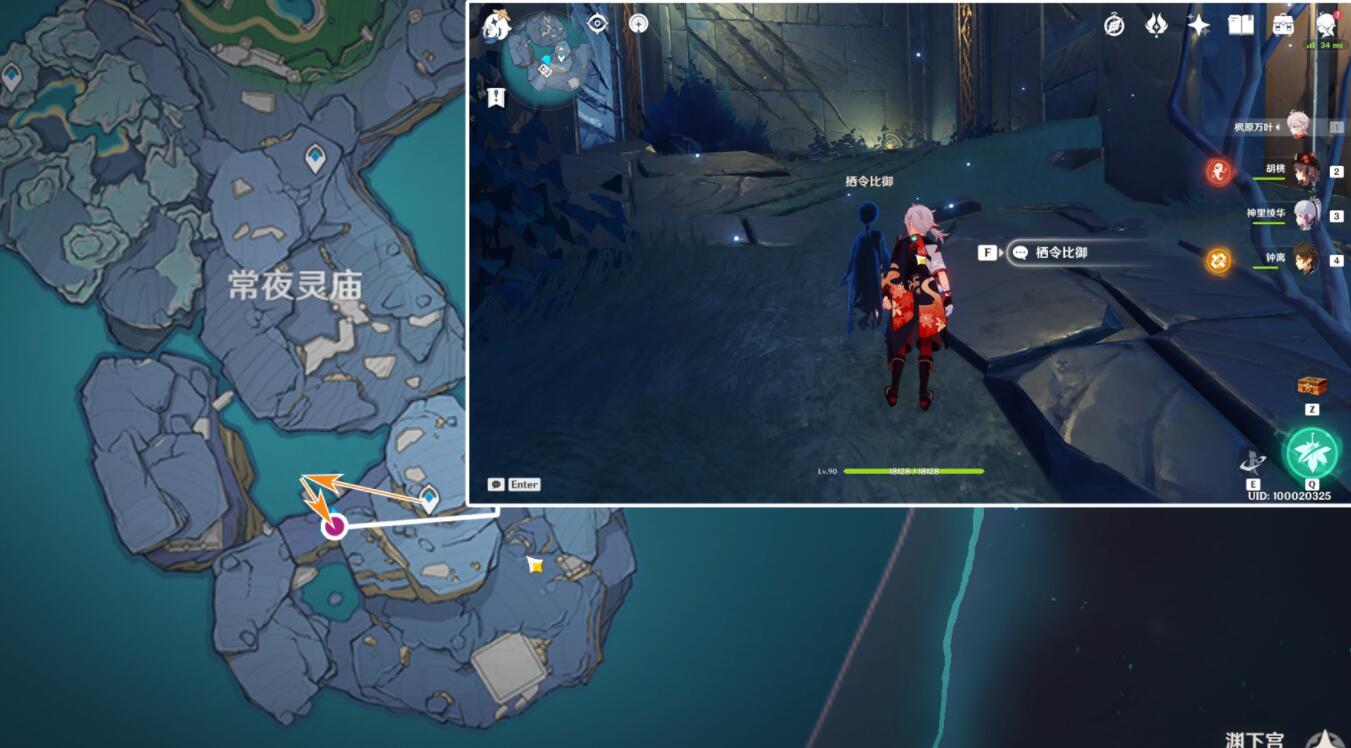Click the eye icon beside the minimap
The height and width of the screenshot is (748, 1351).
(x=597, y=23)
